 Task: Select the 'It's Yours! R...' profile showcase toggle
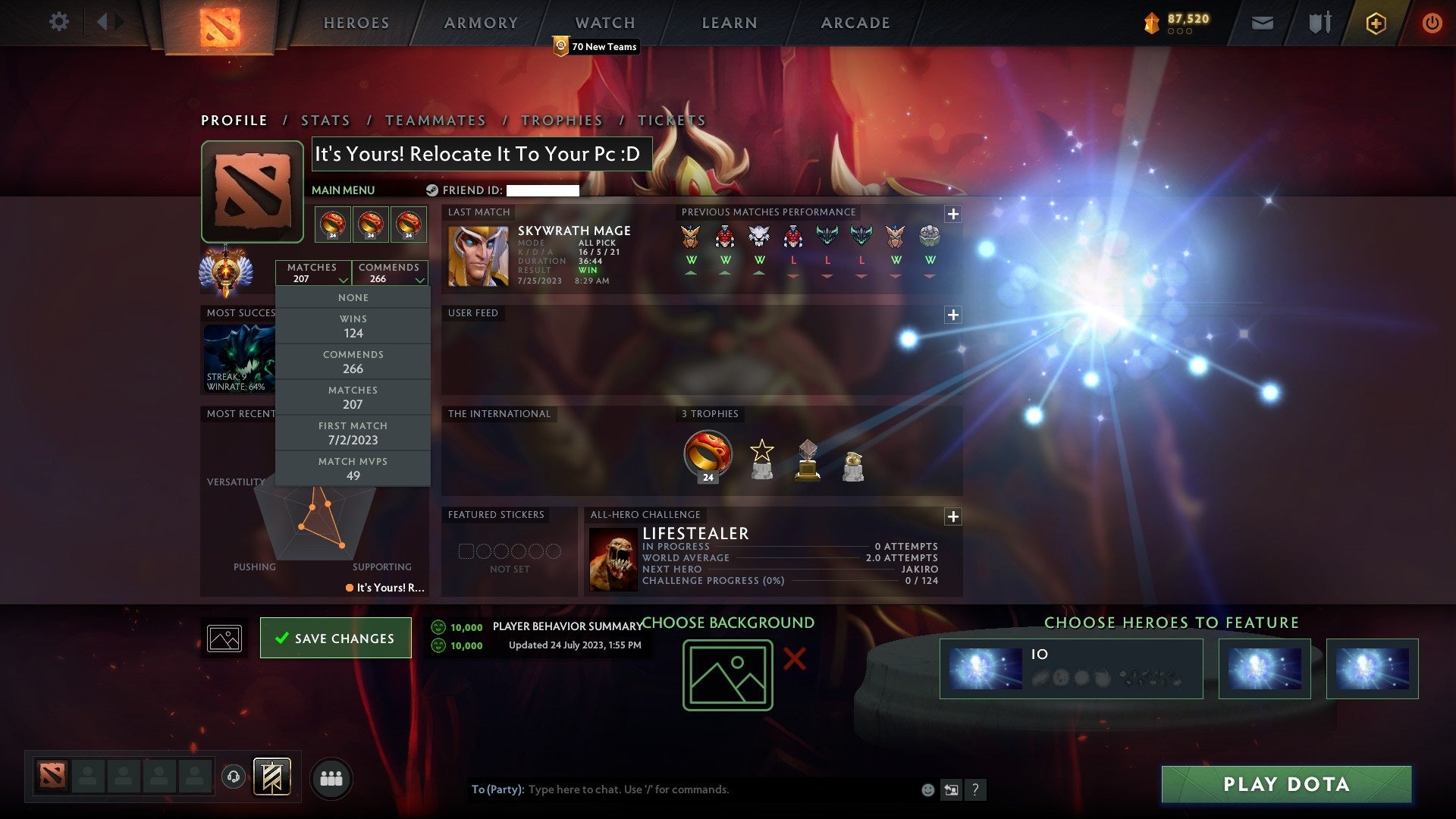pos(388,588)
